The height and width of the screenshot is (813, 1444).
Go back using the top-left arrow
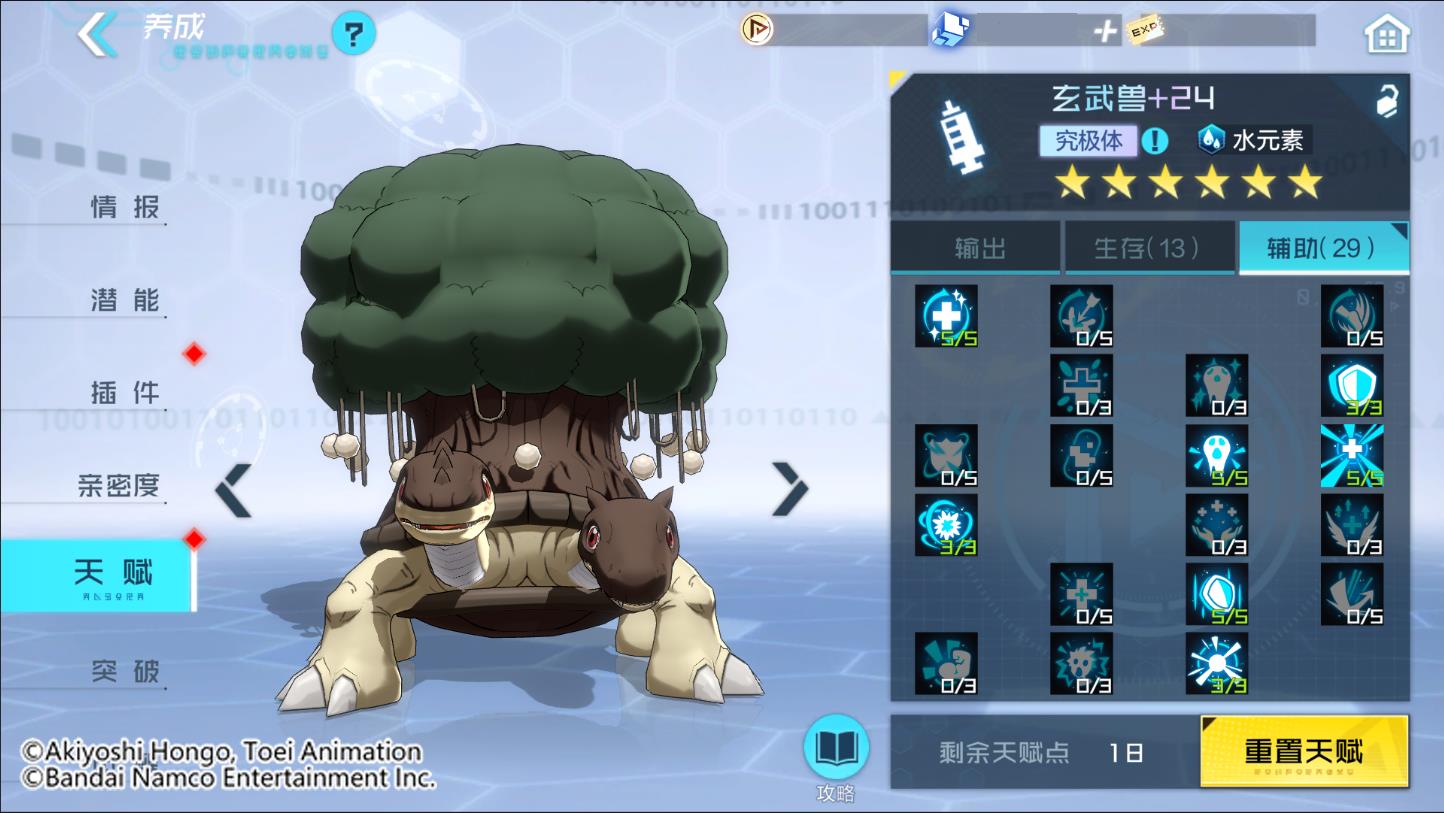[x=98, y=34]
